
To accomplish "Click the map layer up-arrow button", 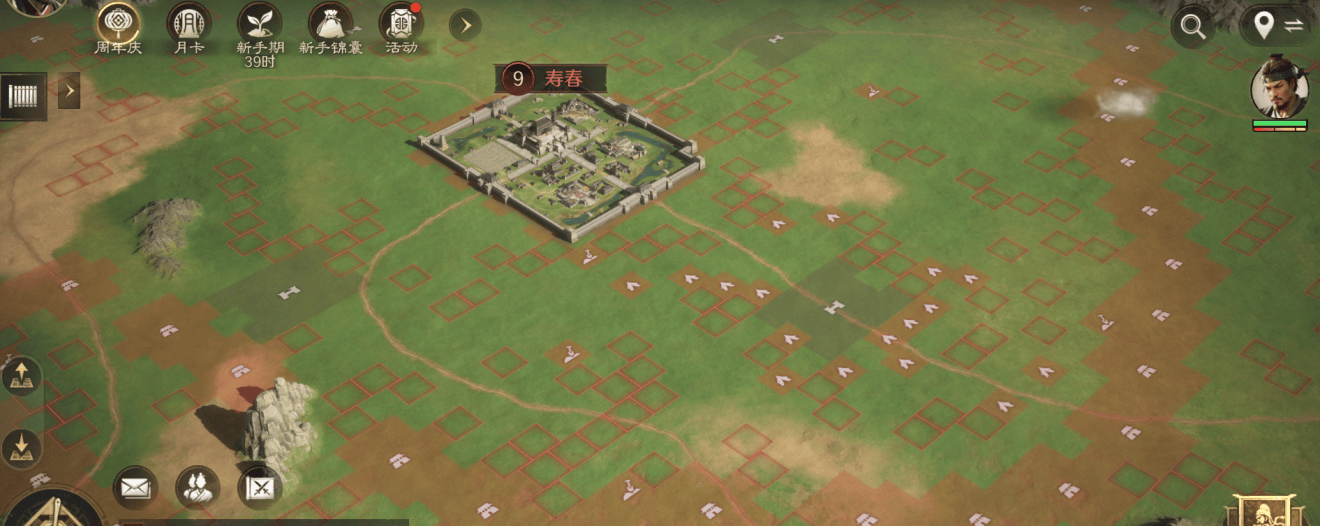I will (21, 378).
